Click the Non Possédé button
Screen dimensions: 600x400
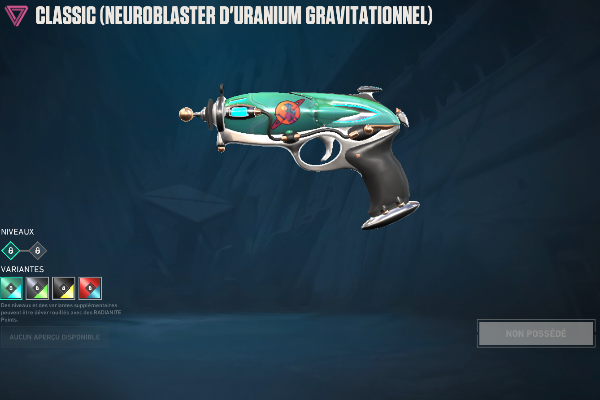pos(535,333)
